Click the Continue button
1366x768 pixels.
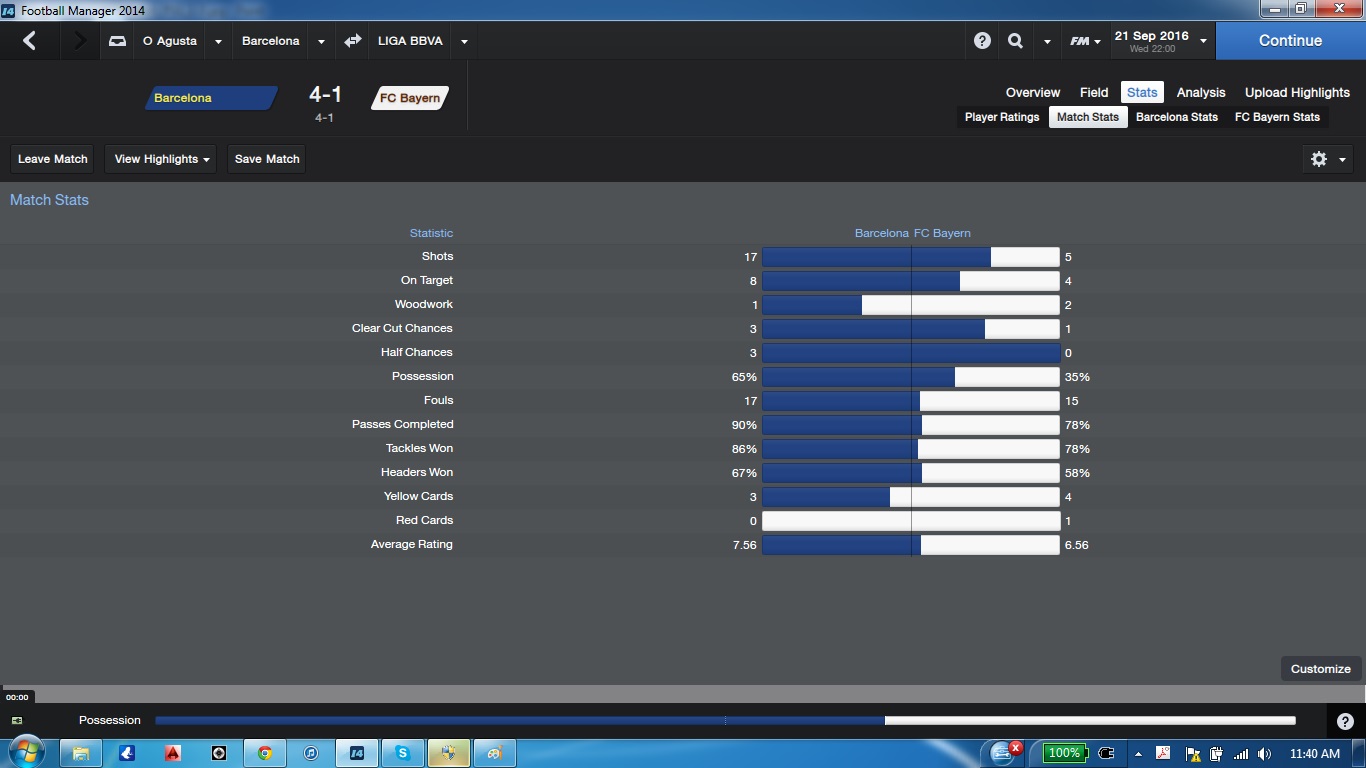coord(1290,41)
